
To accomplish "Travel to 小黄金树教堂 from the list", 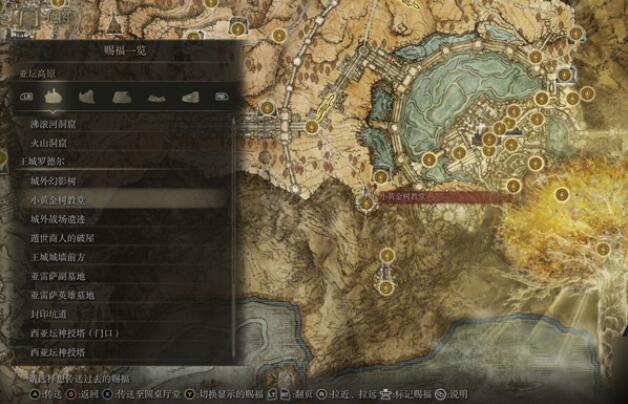I will [x=56, y=200].
